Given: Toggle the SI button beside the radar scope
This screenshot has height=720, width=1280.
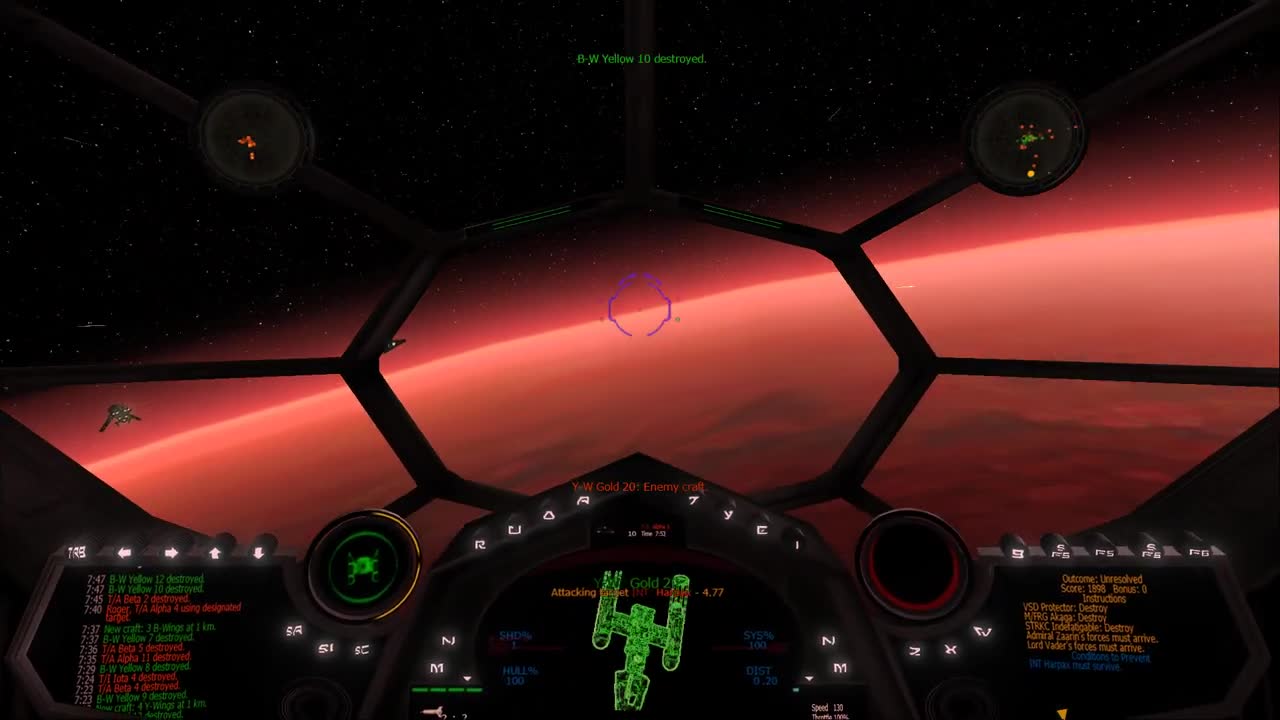Looking at the screenshot, I should [325, 649].
